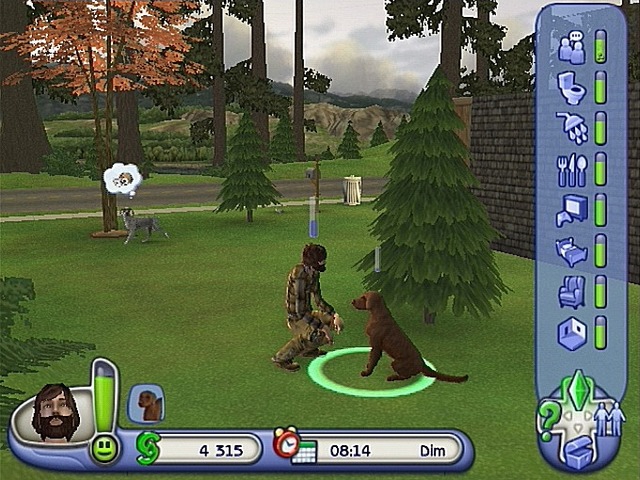Open help with the question mark icon

tap(549, 420)
